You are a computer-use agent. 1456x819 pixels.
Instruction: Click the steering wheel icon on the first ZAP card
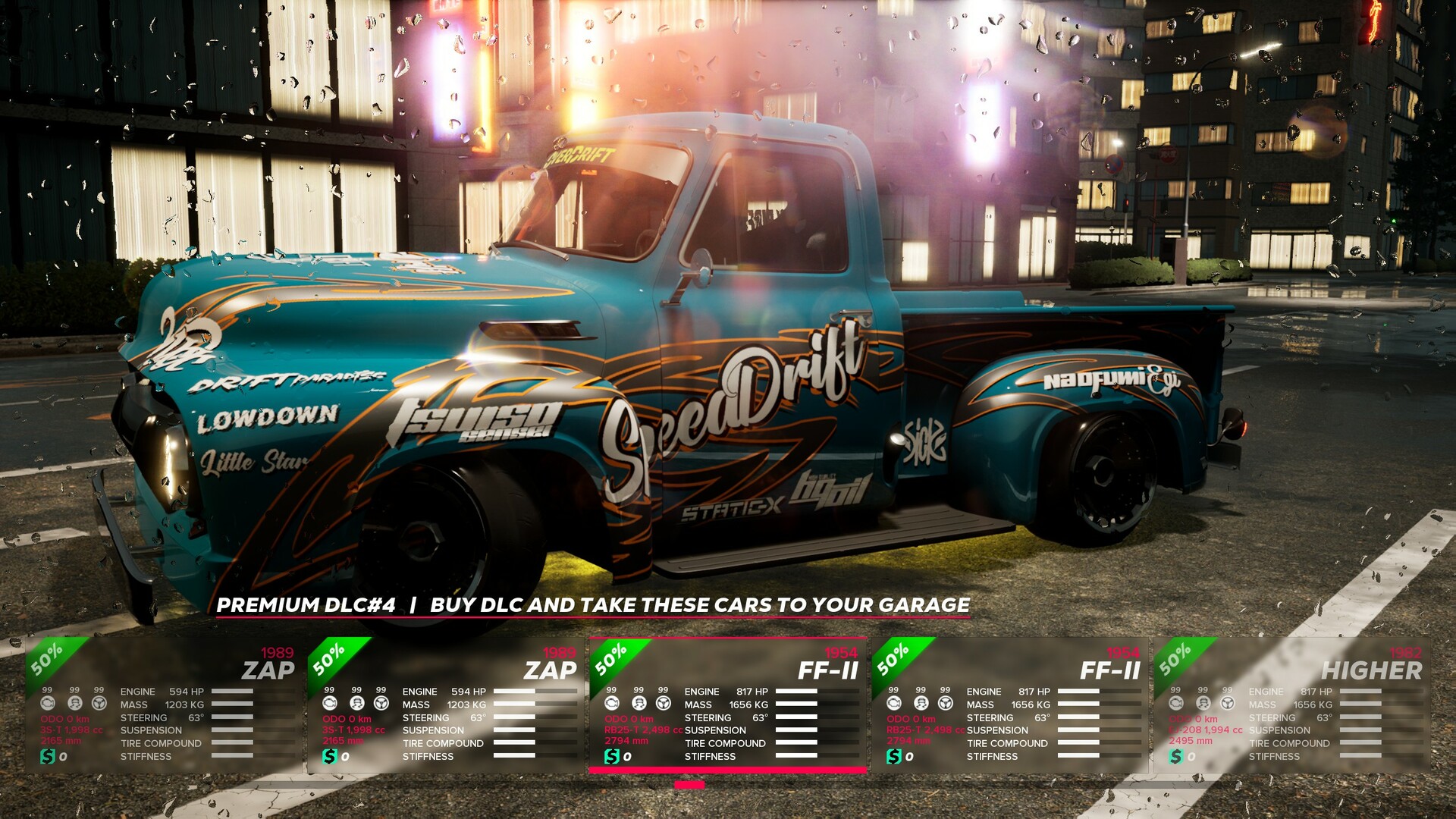[x=99, y=703]
